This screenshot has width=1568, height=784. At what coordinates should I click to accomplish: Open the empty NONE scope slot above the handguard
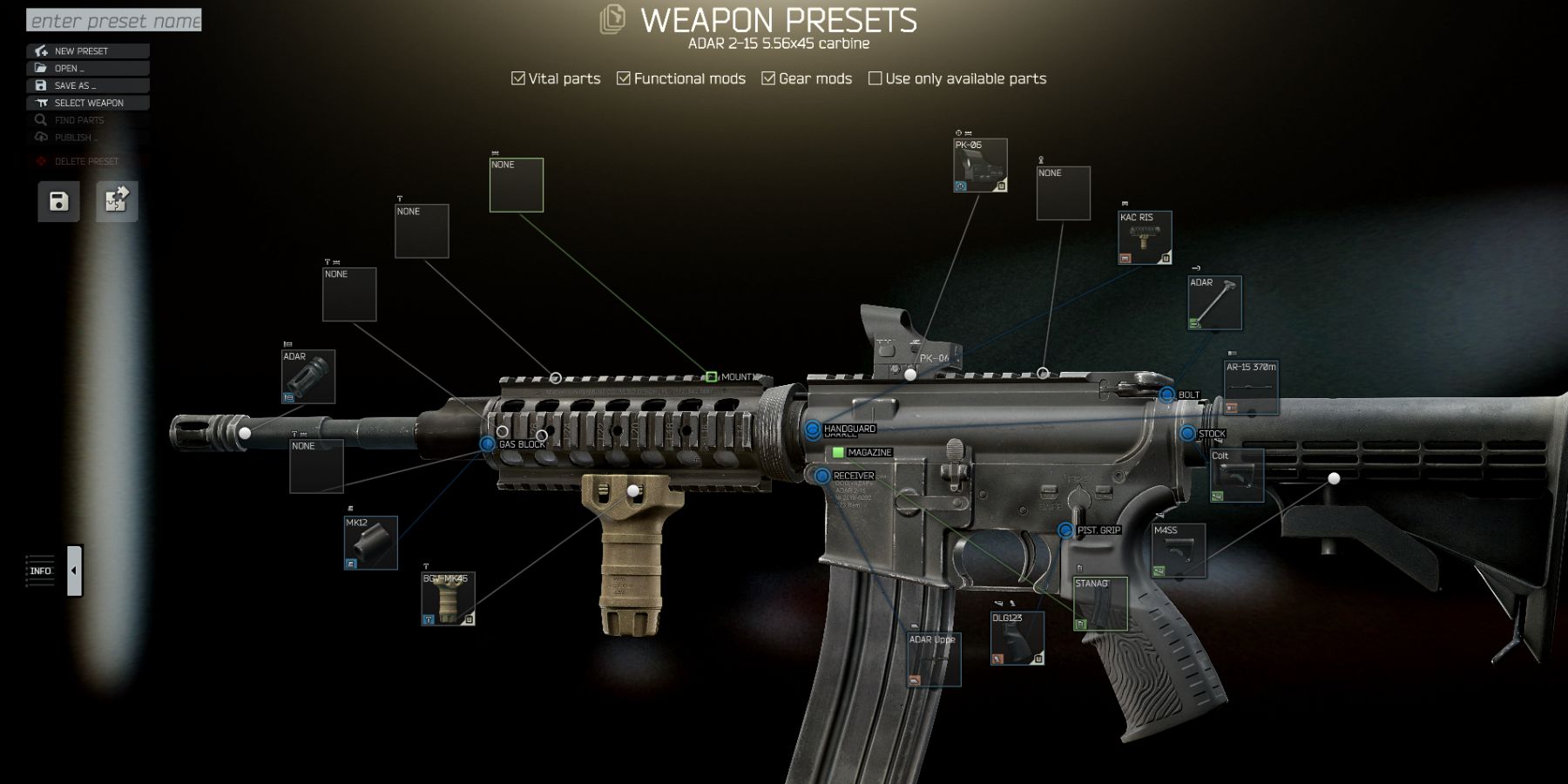click(x=422, y=233)
